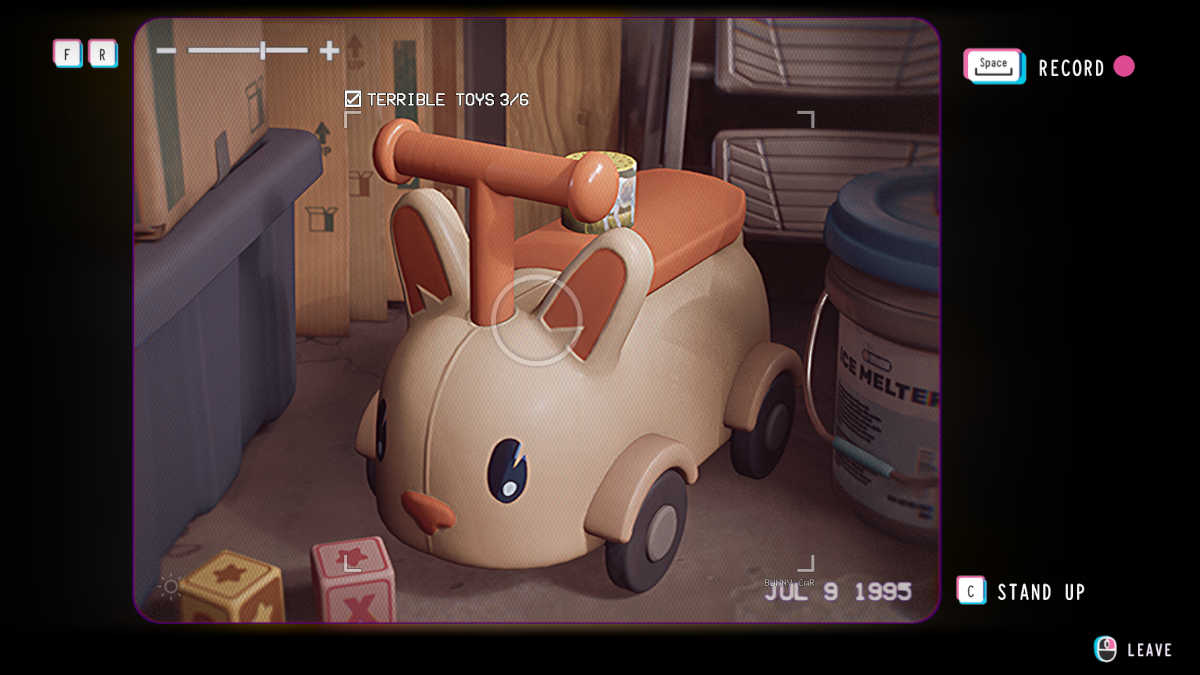1200x675 pixels.
Task: Click the camcorder zoom slider handle
Action: [x=263, y=50]
